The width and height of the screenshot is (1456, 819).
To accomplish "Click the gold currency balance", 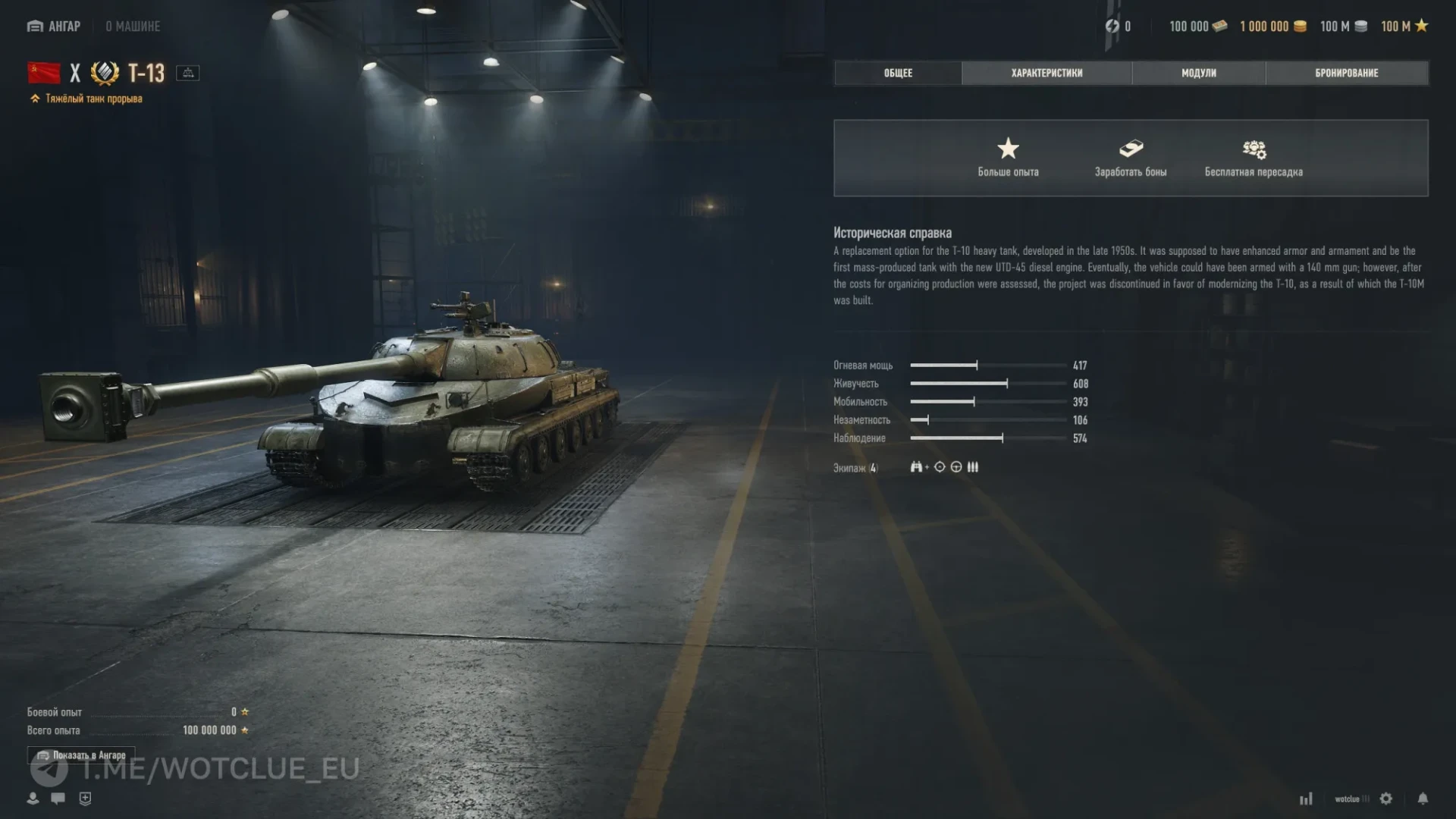I will click(x=1272, y=27).
